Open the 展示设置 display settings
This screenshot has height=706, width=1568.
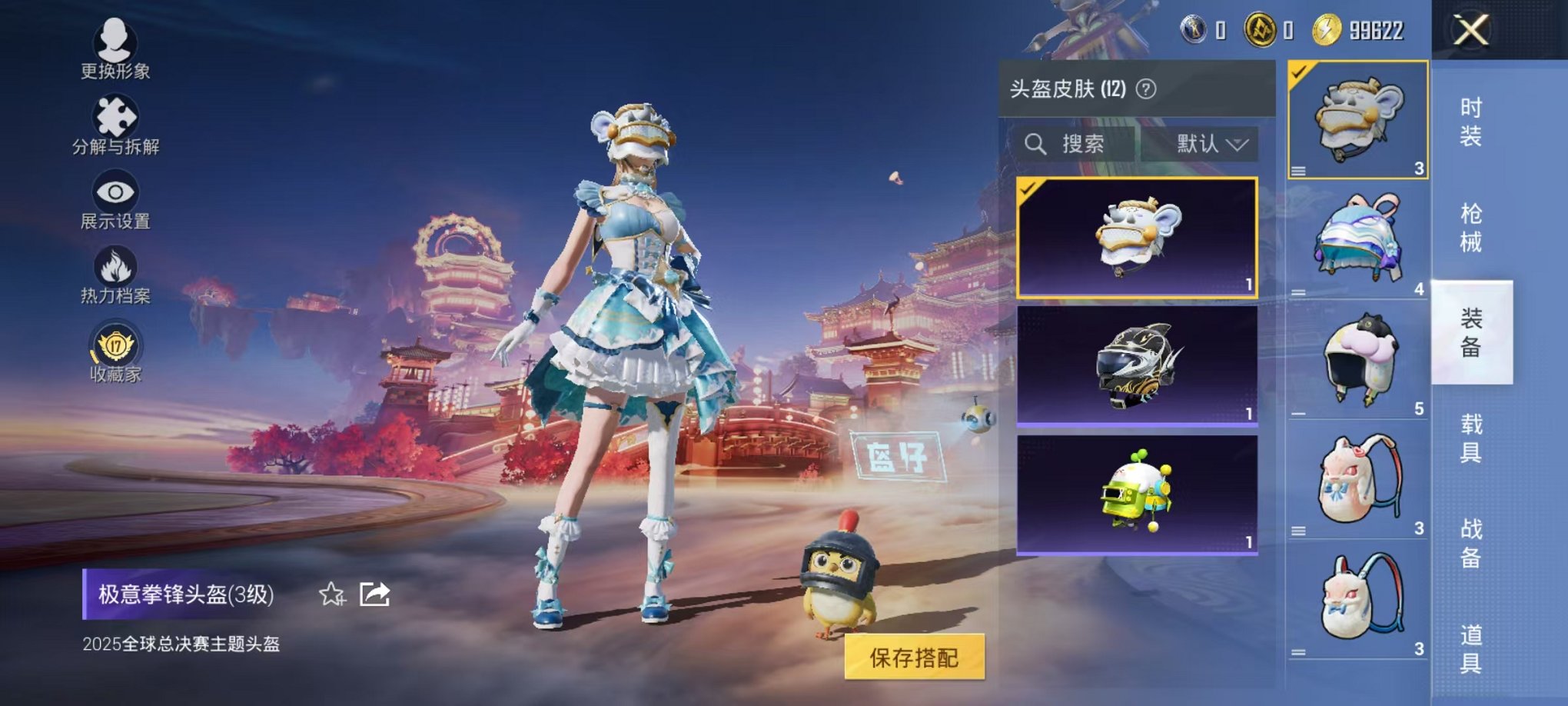[x=115, y=192]
